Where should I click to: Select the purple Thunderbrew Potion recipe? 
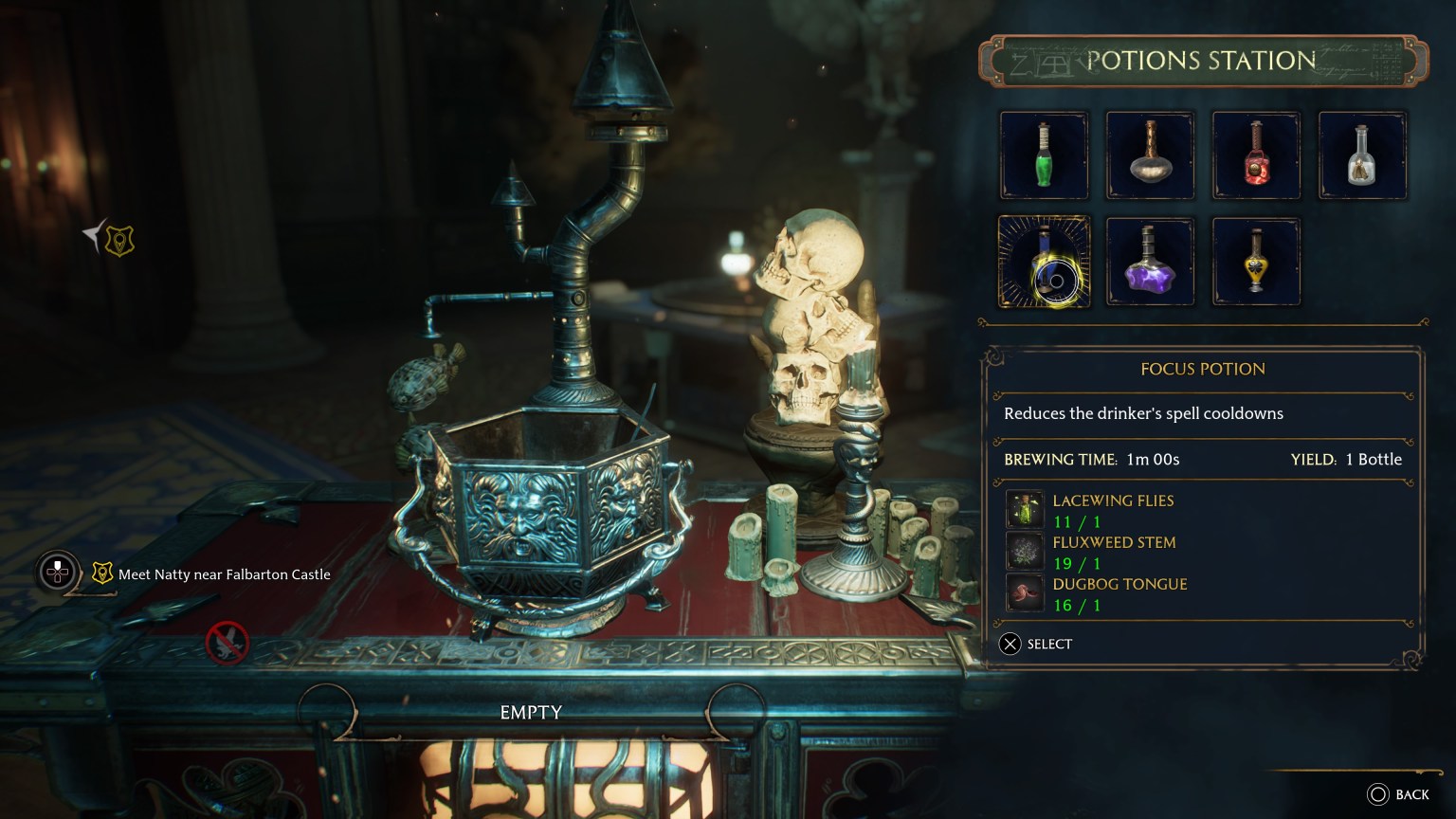(1150, 261)
